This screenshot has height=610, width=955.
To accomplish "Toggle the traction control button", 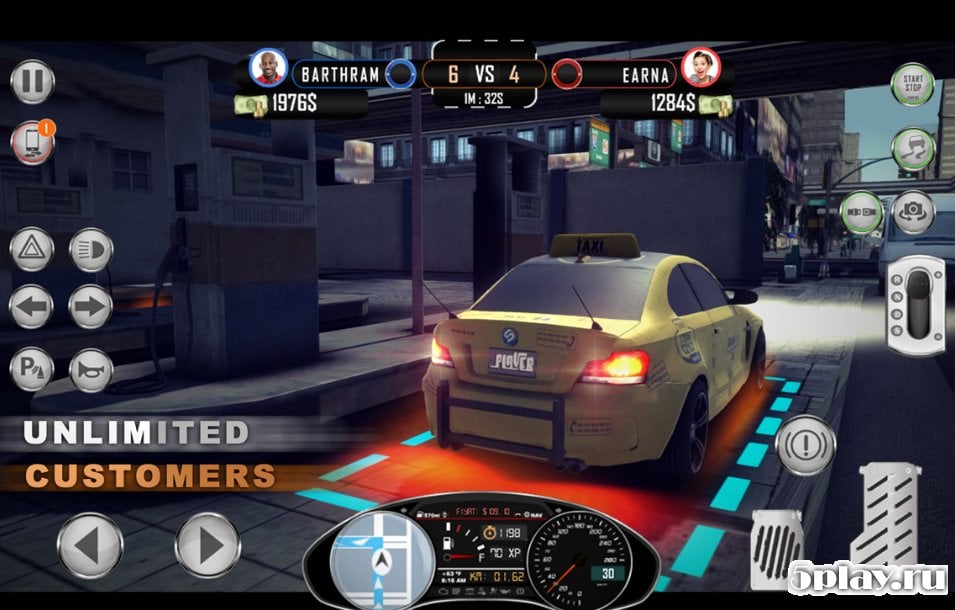I will click(x=912, y=150).
